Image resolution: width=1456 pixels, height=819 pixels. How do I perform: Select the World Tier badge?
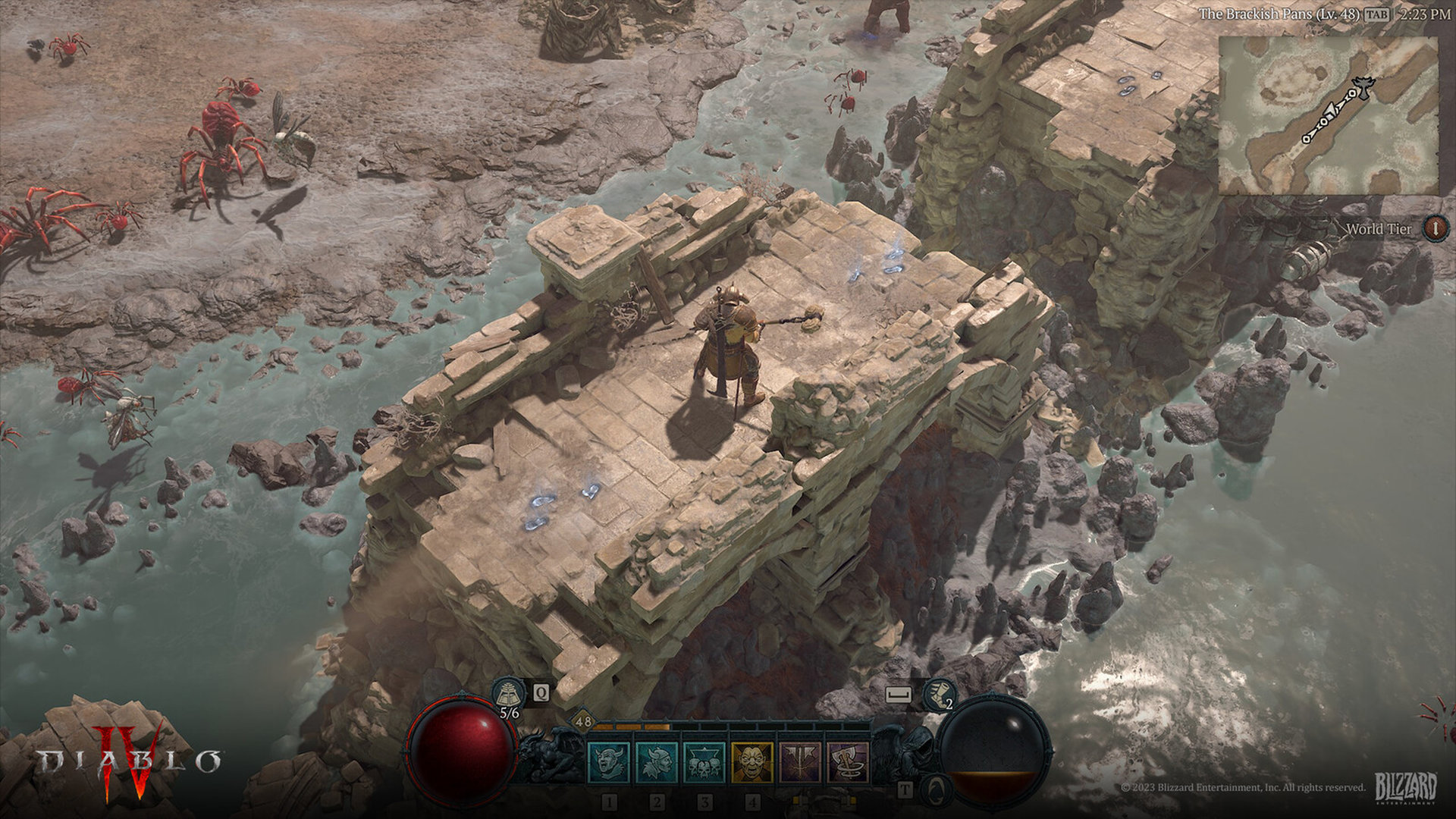pyautogui.click(x=1435, y=228)
